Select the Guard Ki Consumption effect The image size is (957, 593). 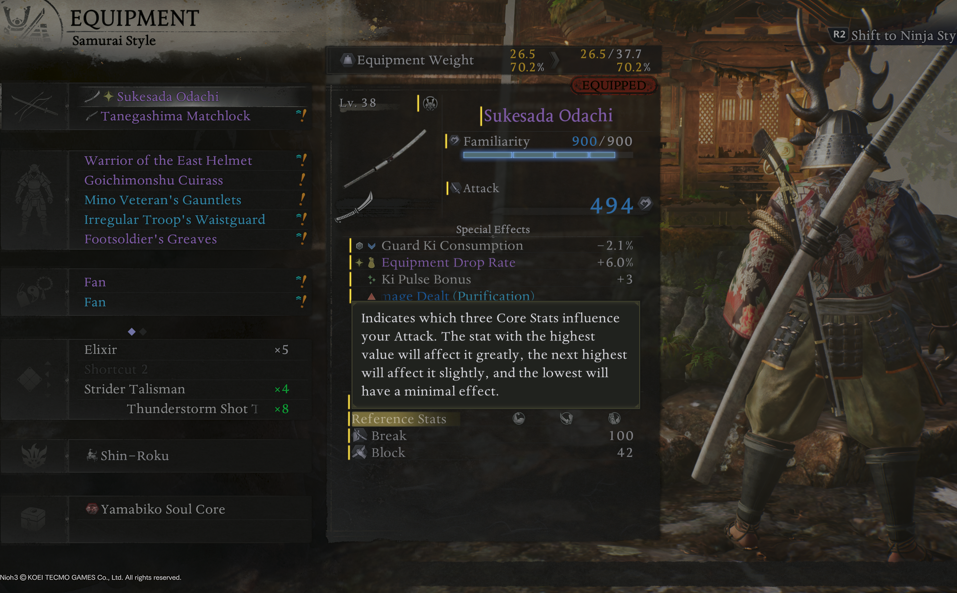point(451,246)
